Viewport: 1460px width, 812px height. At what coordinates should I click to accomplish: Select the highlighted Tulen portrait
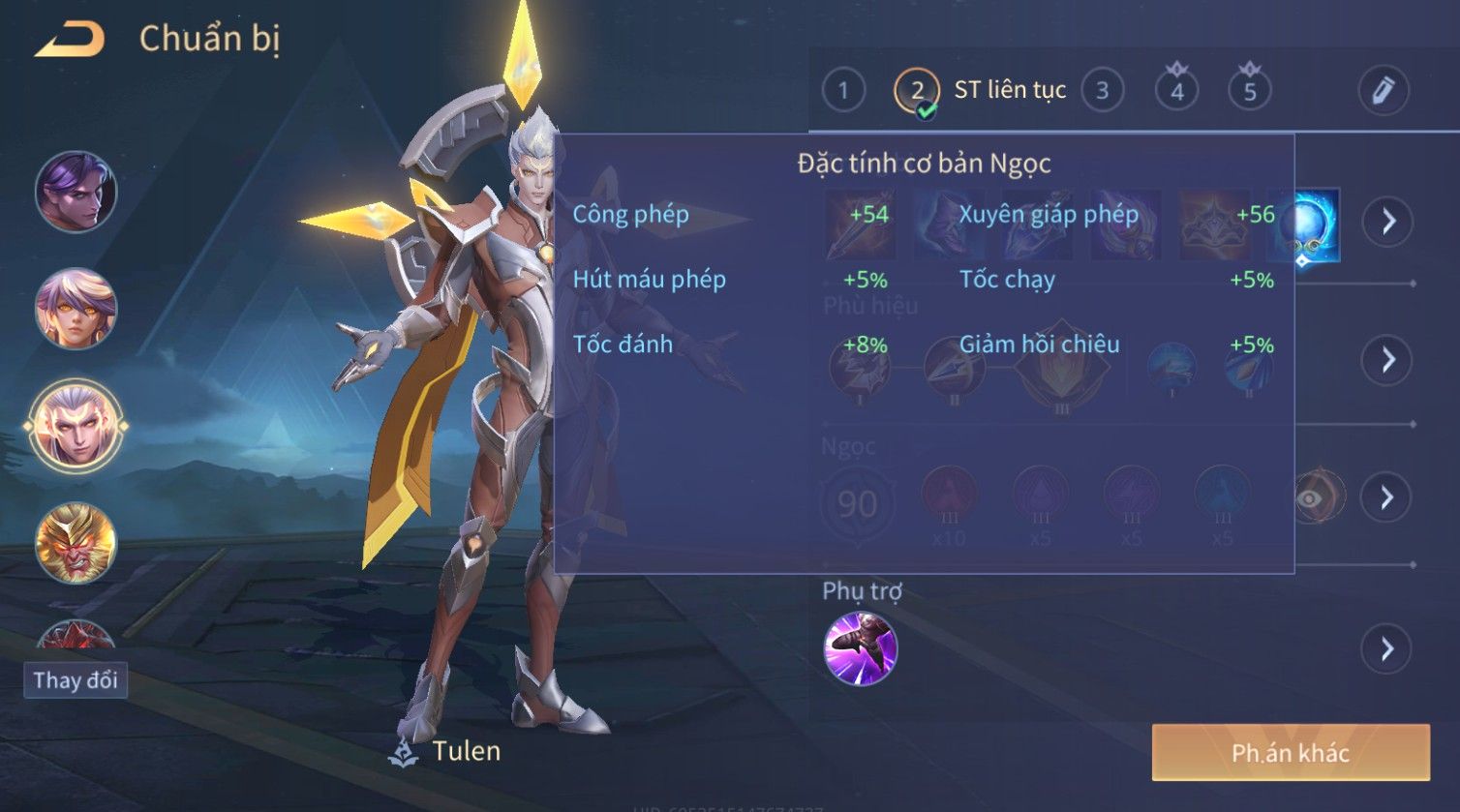pyautogui.click(x=76, y=426)
